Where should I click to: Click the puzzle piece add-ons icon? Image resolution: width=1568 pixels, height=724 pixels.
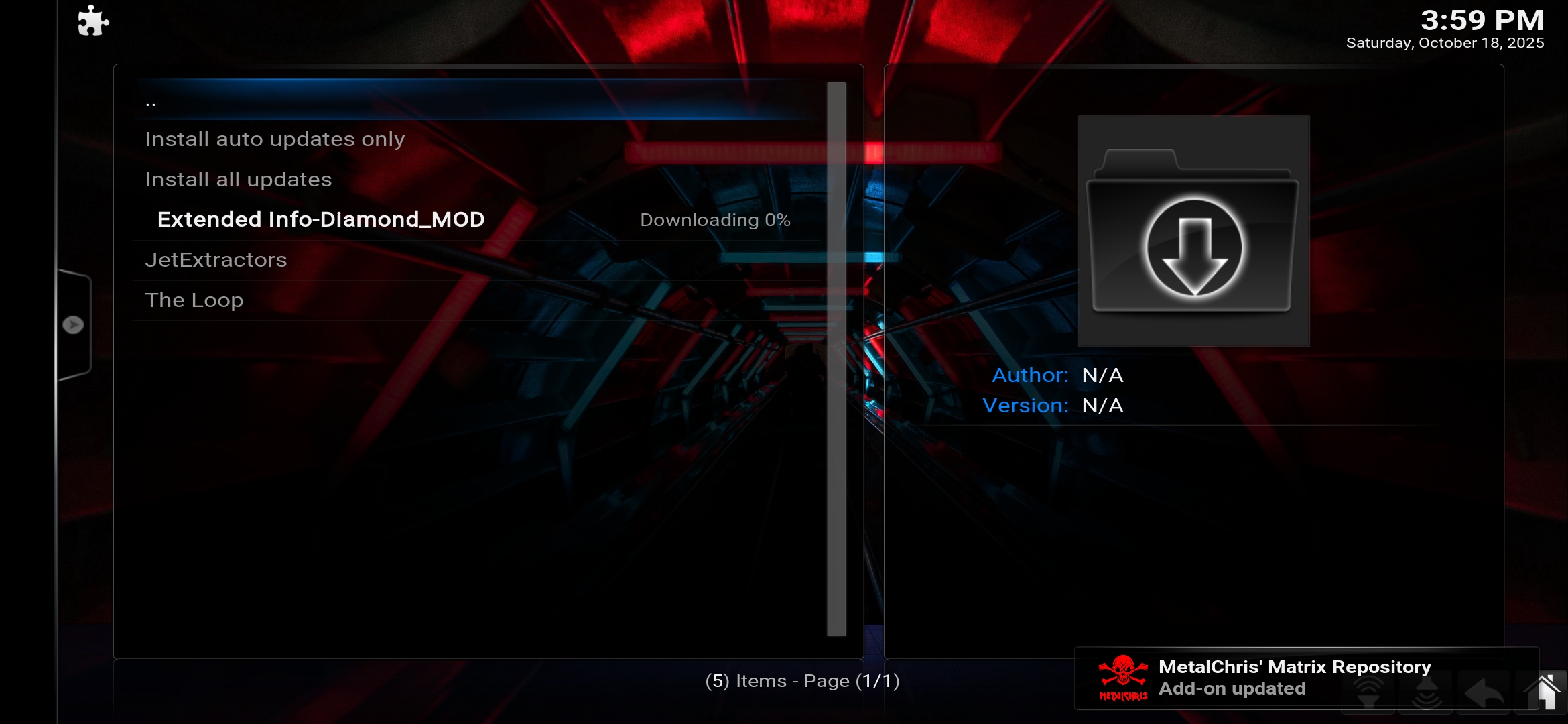(x=92, y=21)
